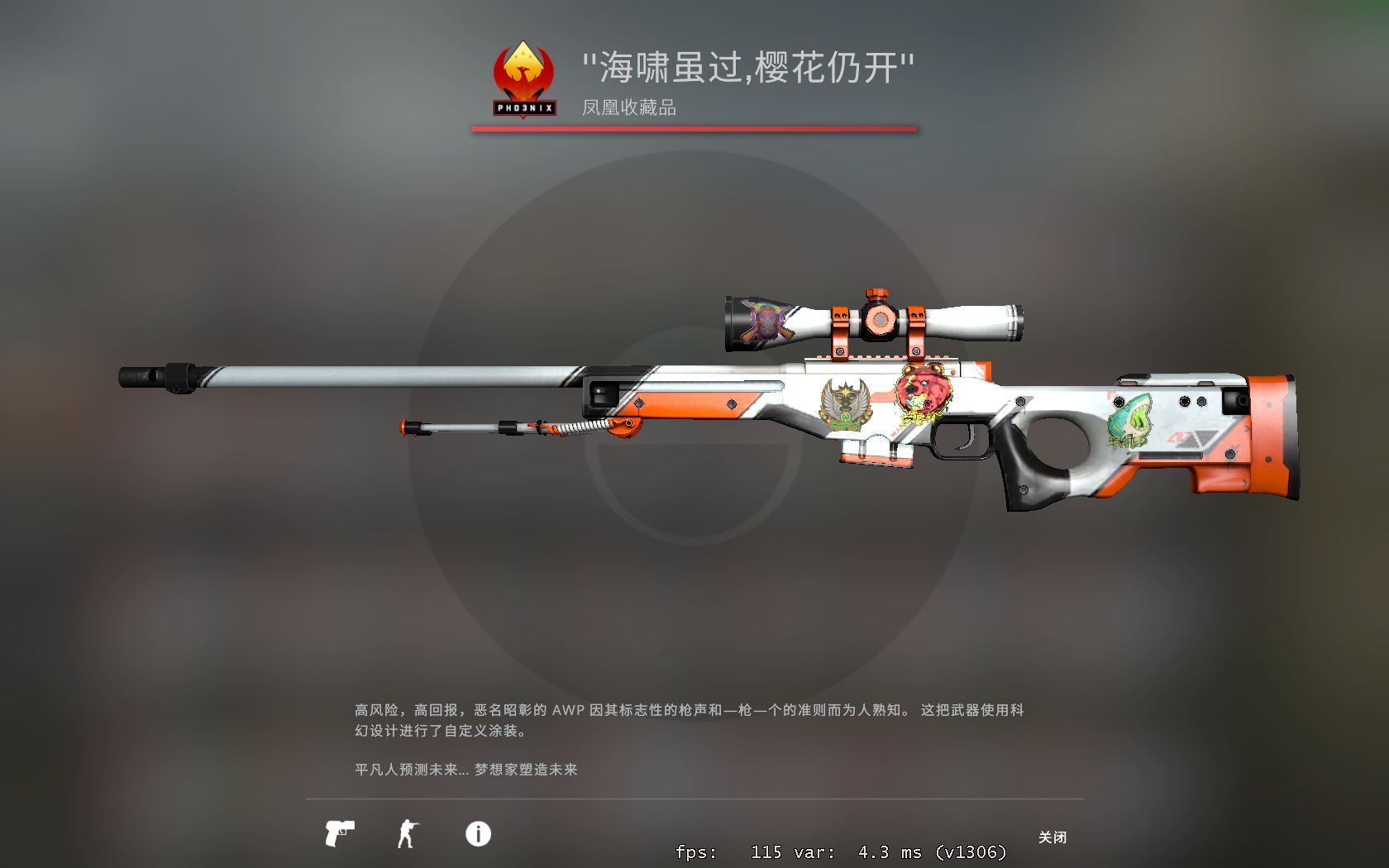Click the orange stock of the rifle
The image size is (1389, 868).
pos(1273,430)
